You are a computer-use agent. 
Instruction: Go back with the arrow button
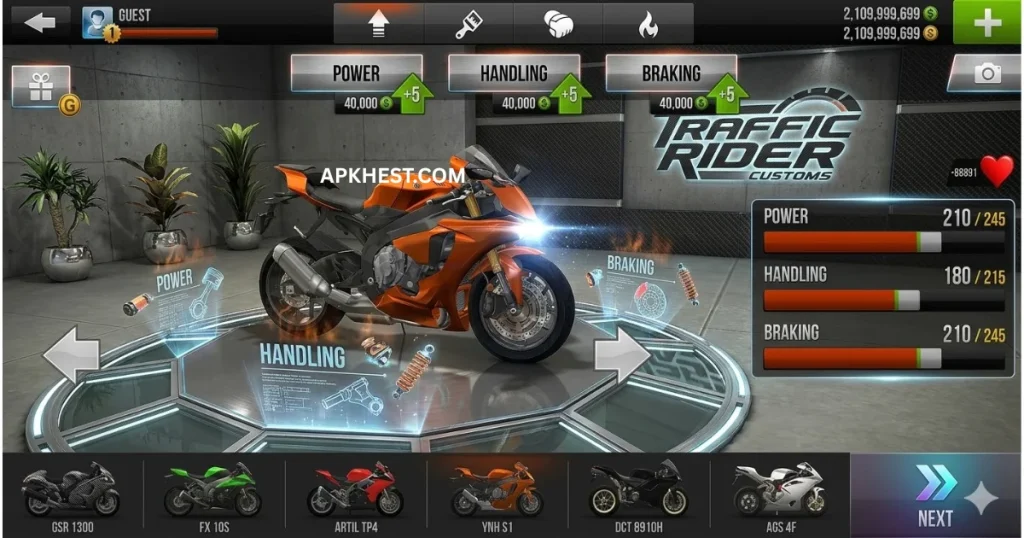(39, 22)
